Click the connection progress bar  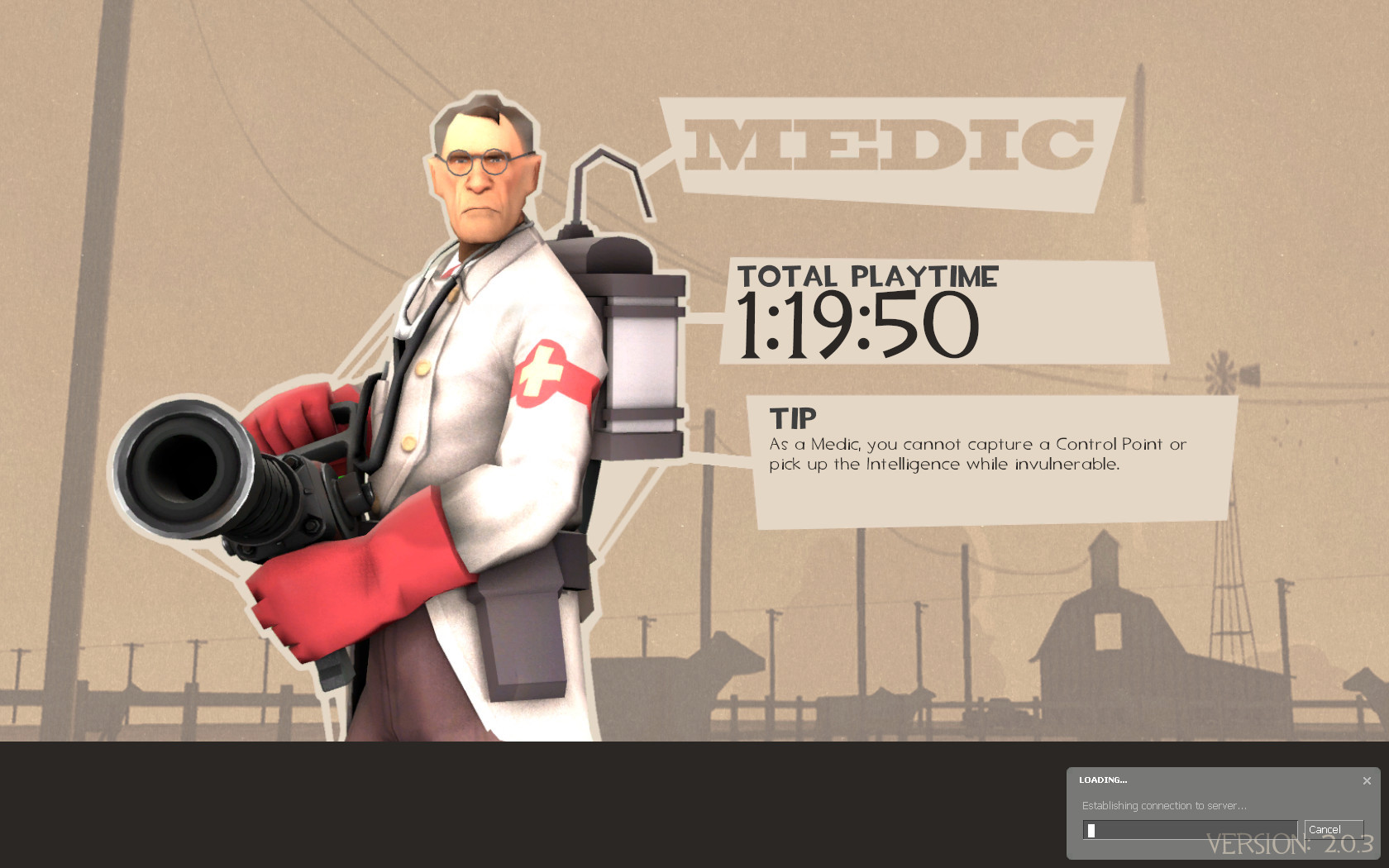(1188, 829)
